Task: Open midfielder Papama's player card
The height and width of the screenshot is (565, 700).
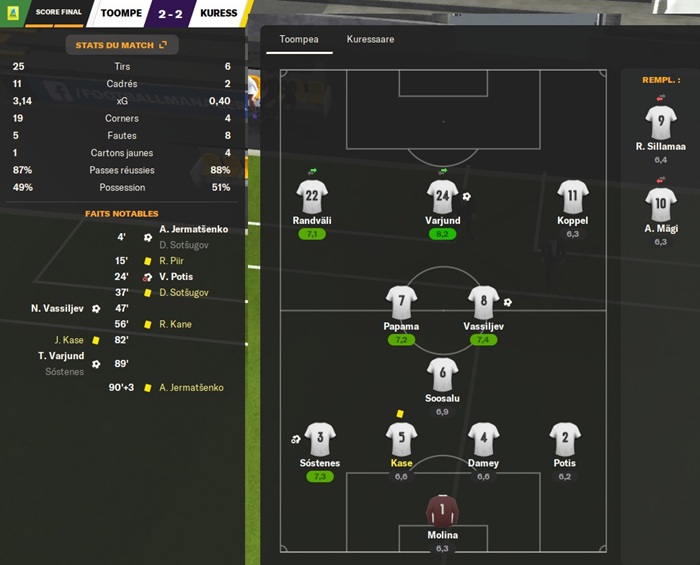Action: (401, 303)
